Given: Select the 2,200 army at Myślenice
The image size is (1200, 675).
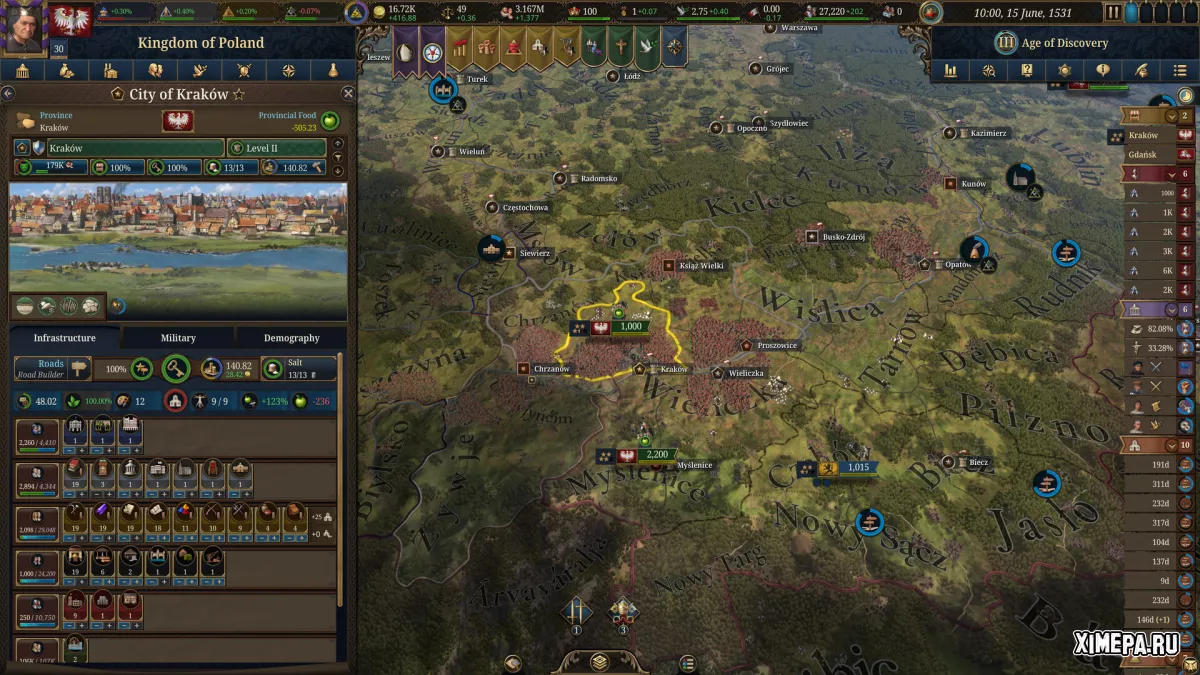Looking at the screenshot, I should point(656,455).
